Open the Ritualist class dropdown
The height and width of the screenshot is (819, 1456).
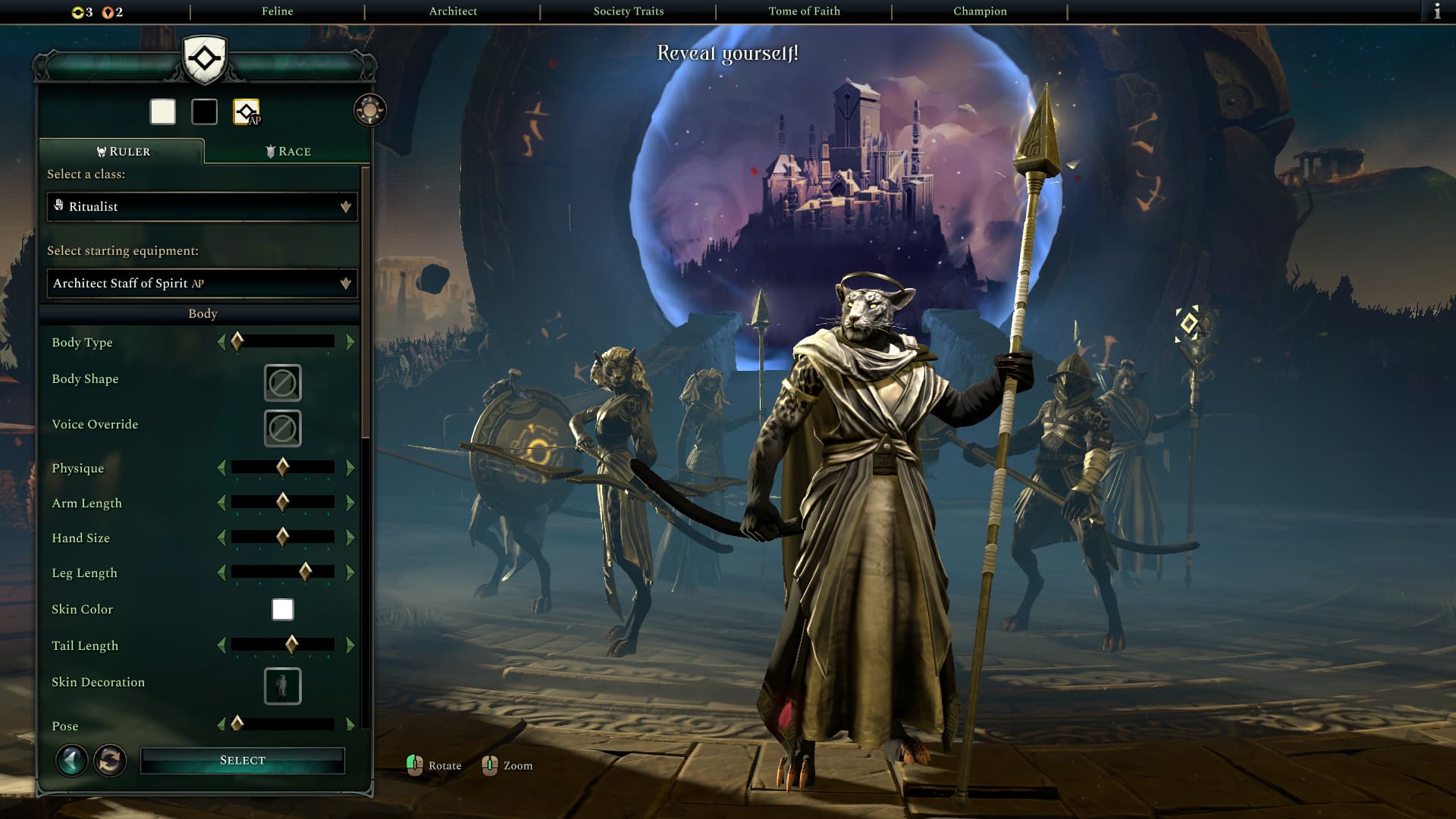202,207
